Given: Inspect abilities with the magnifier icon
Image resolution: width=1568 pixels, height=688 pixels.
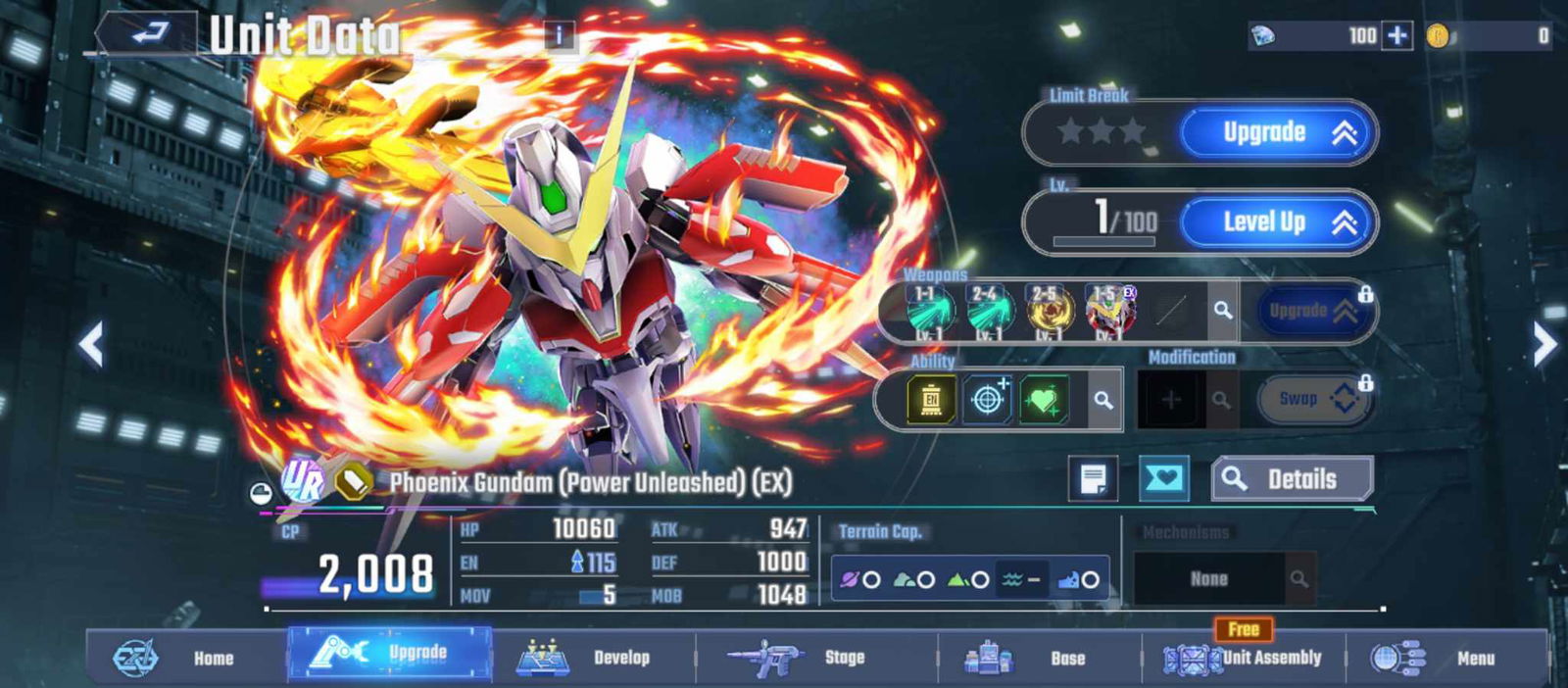Looking at the screenshot, I should (1102, 400).
